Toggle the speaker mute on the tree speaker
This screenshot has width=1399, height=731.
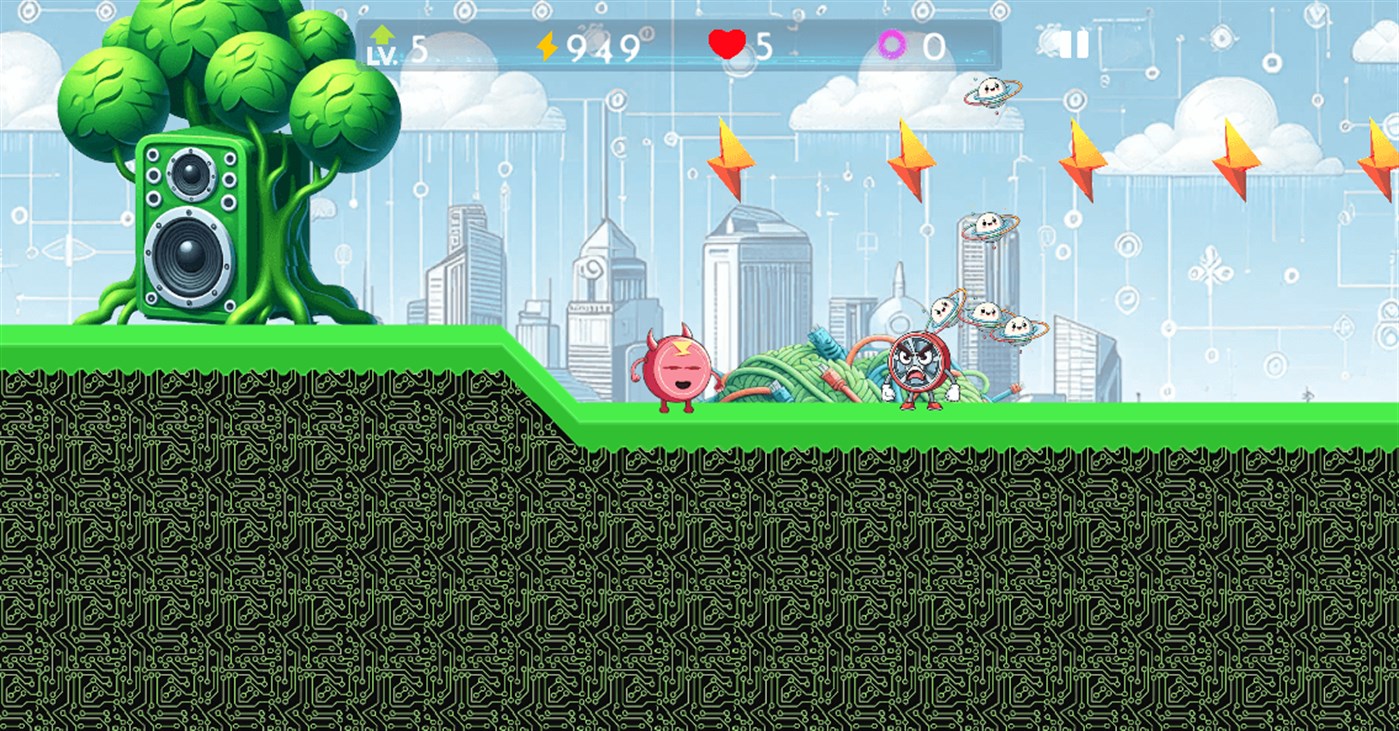[x=192, y=227]
